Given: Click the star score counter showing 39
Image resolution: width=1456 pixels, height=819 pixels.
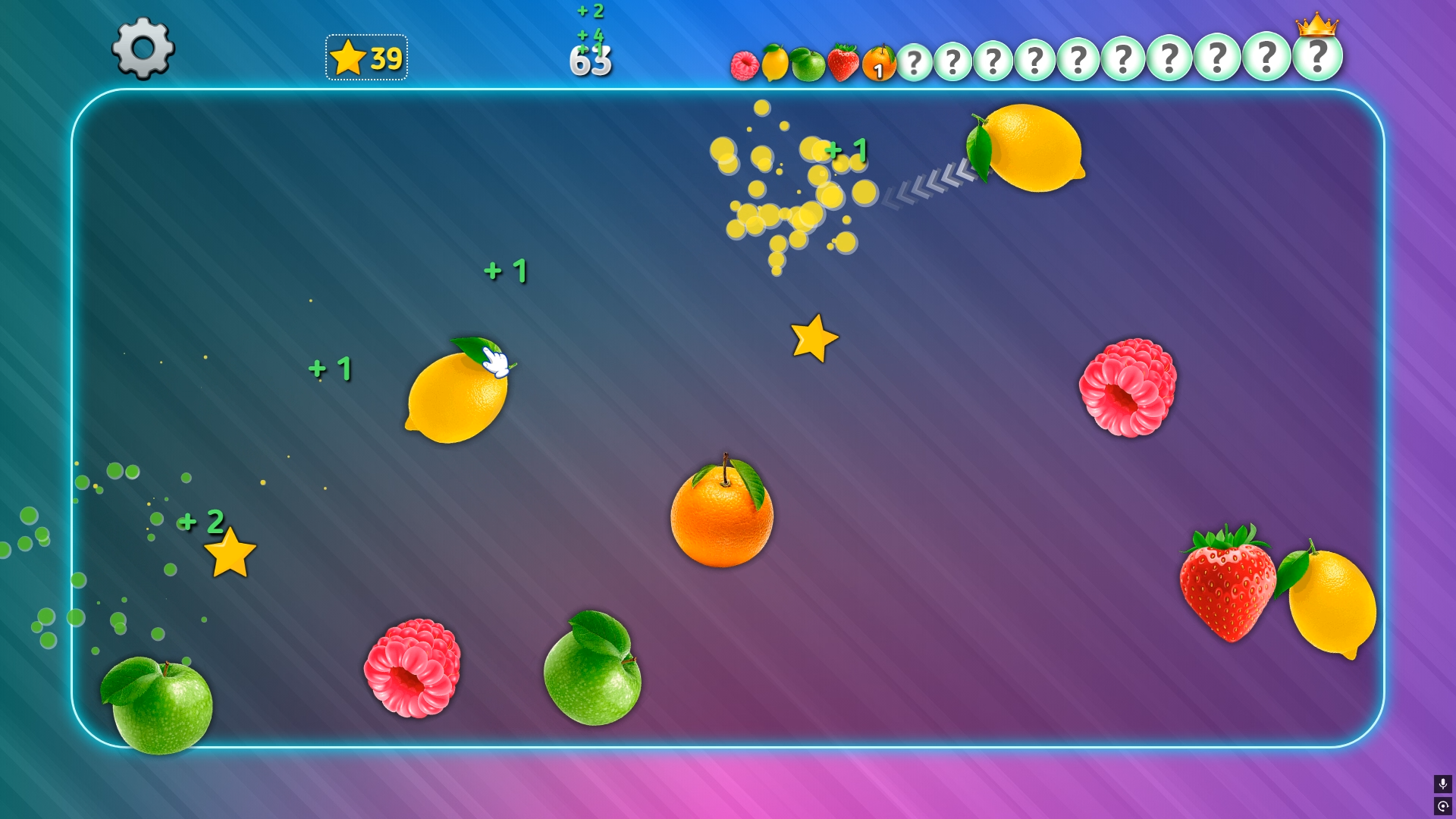Looking at the screenshot, I should [366, 55].
